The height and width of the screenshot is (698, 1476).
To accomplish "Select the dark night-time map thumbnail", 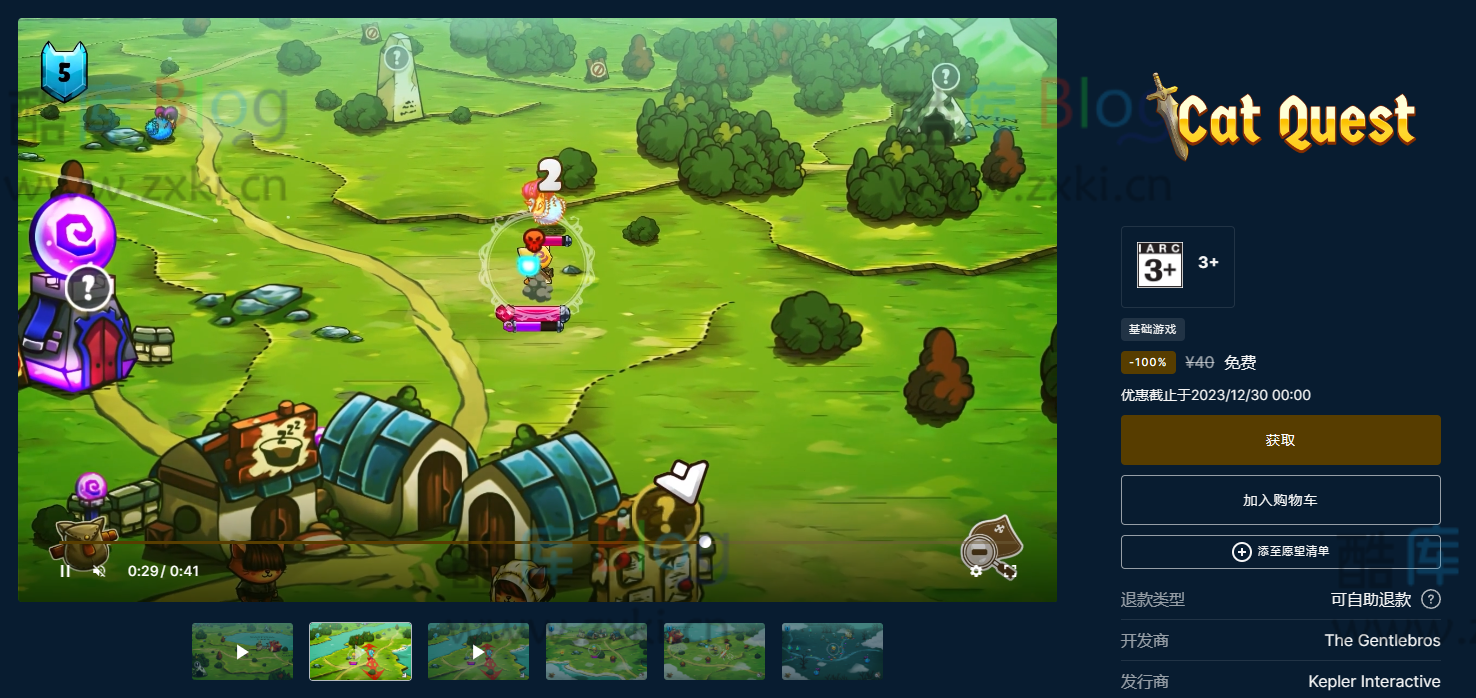I will pos(832,651).
